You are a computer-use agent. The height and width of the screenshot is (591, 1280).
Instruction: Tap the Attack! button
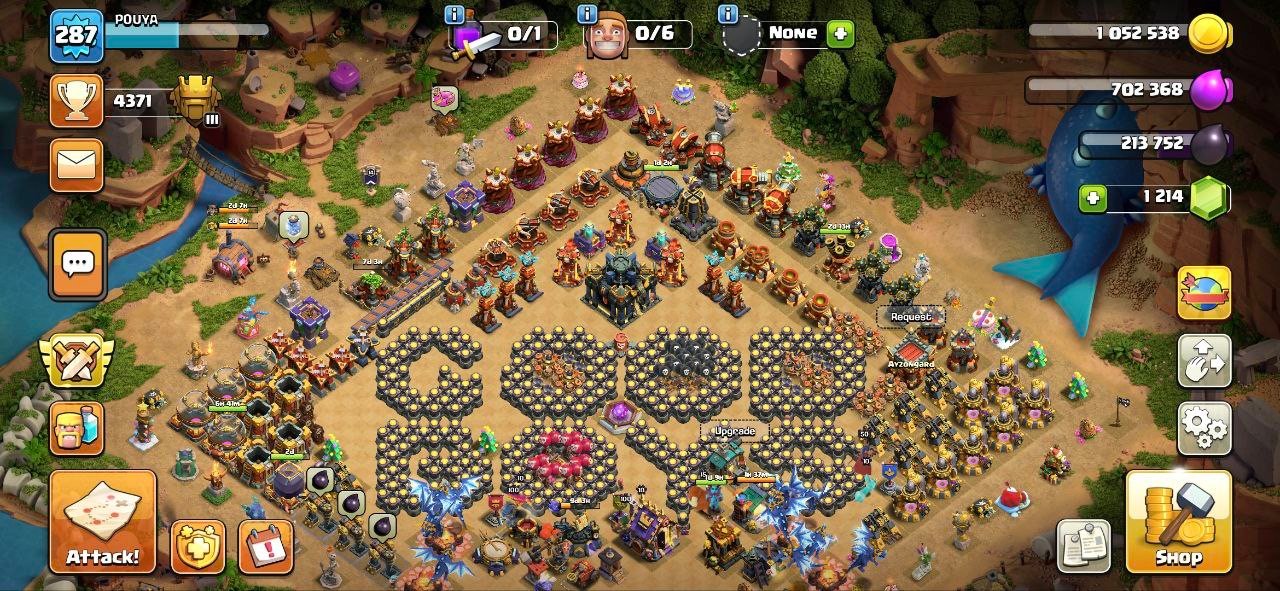(x=103, y=522)
